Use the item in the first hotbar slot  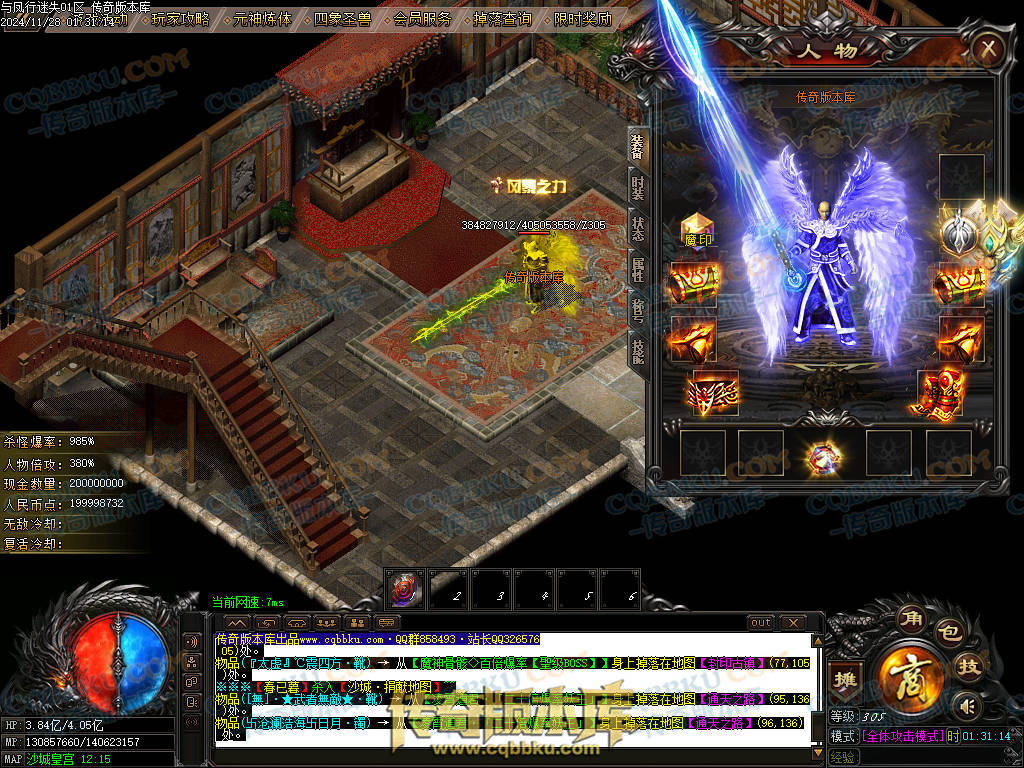tap(406, 587)
